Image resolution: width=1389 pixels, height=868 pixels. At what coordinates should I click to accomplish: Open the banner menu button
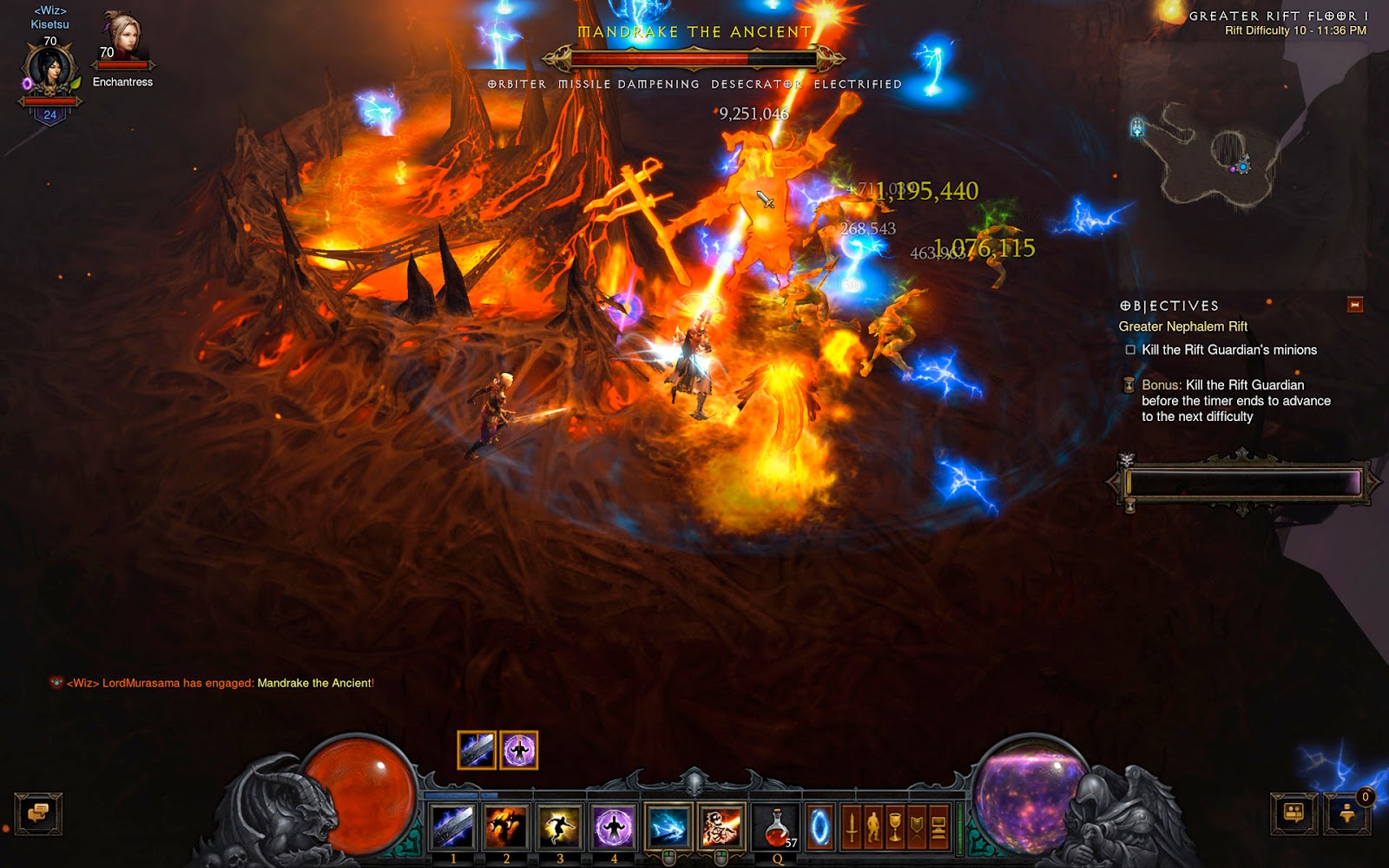coord(917,828)
